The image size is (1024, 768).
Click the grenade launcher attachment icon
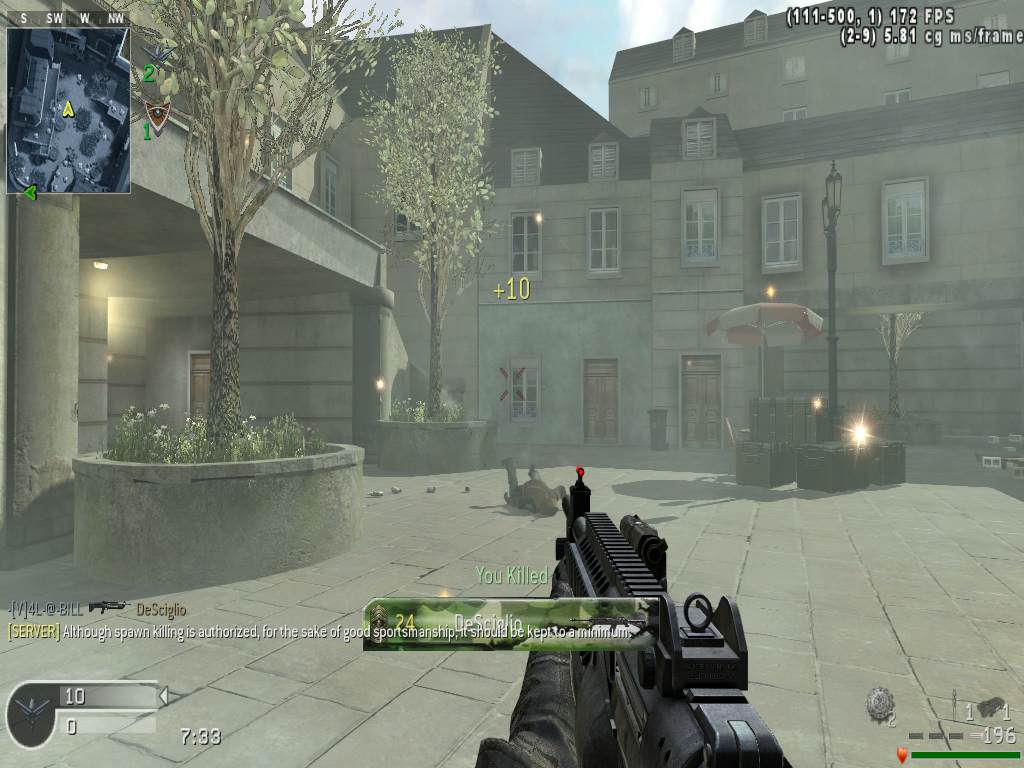tap(991, 707)
